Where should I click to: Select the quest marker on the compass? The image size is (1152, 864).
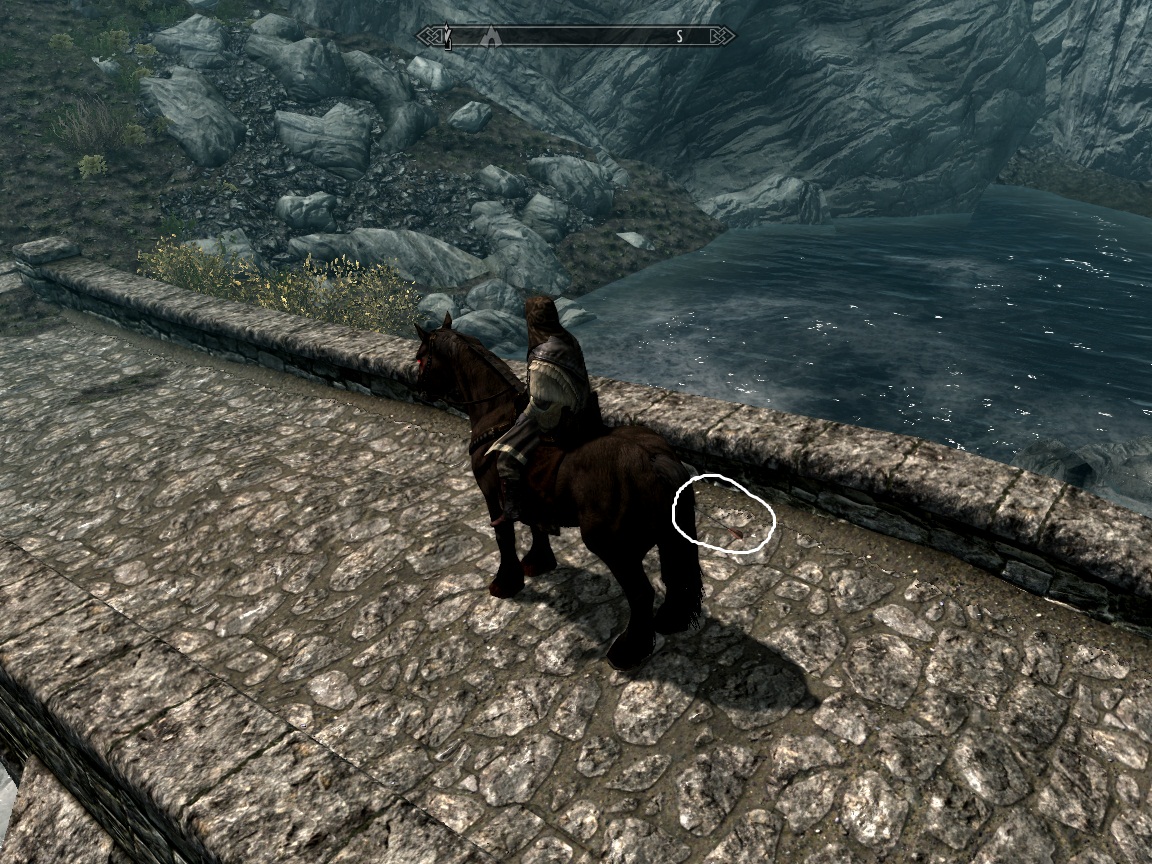pos(449,38)
